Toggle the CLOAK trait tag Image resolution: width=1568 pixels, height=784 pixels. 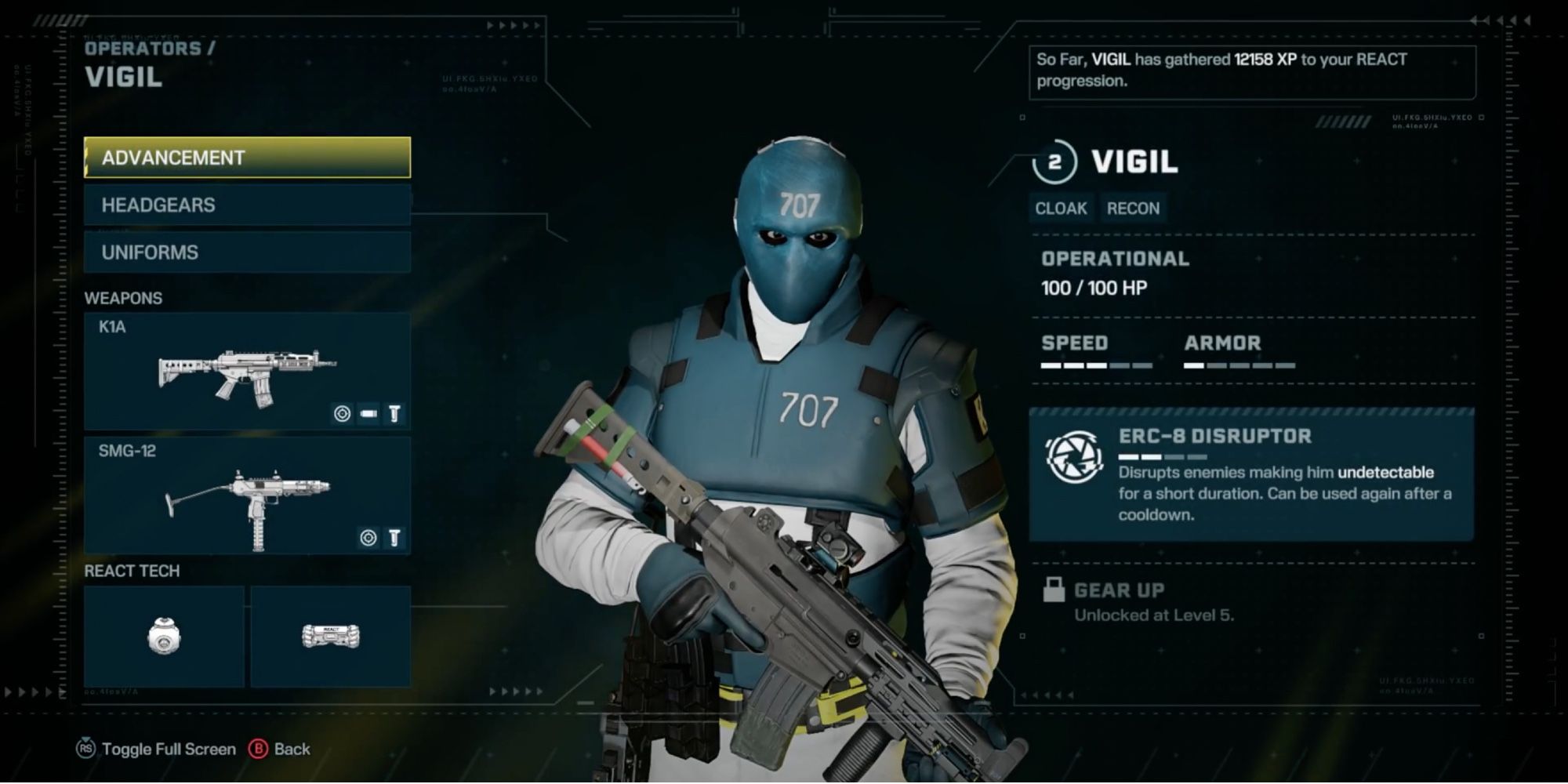pyautogui.click(x=1060, y=208)
